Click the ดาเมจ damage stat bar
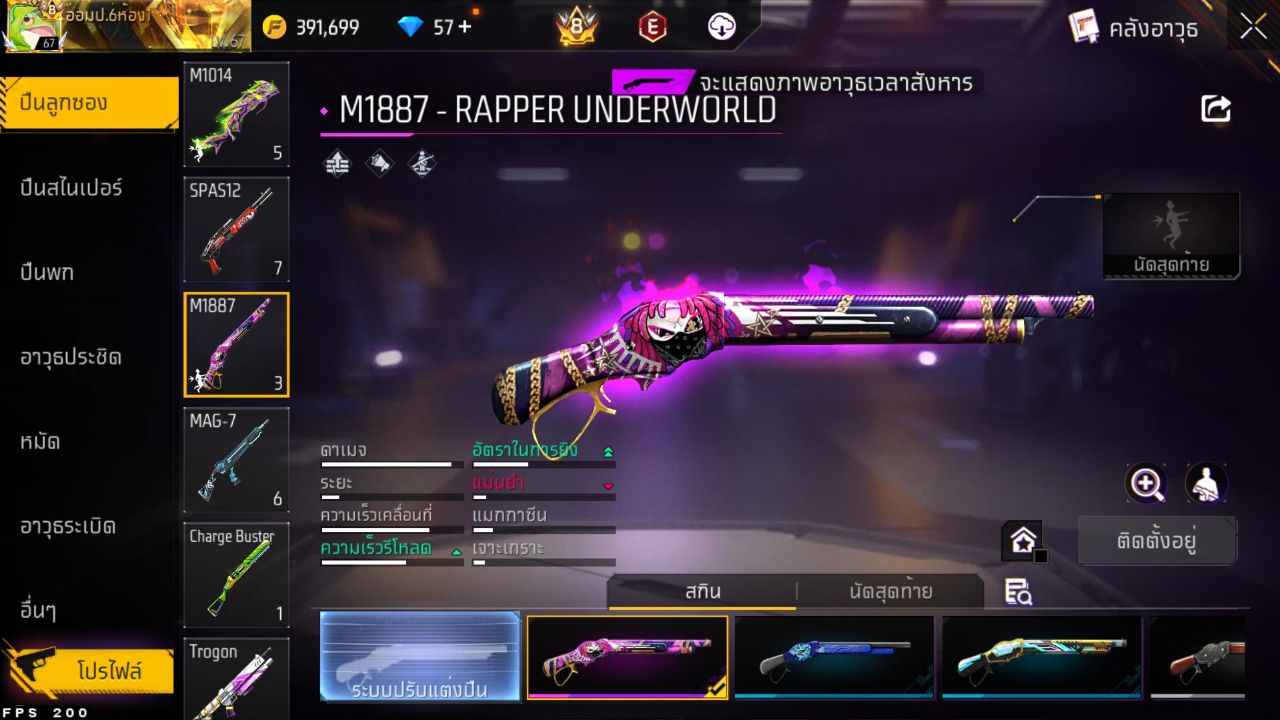 pos(390,464)
